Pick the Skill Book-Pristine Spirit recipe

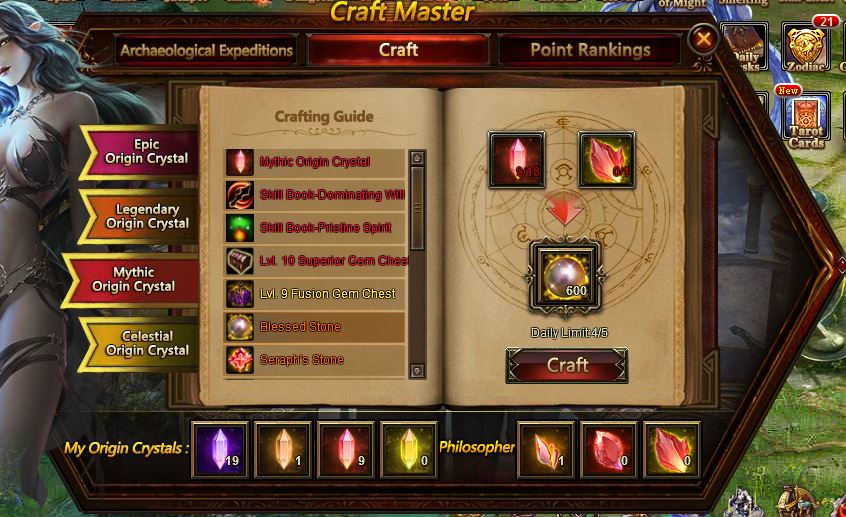pos(314,228)
